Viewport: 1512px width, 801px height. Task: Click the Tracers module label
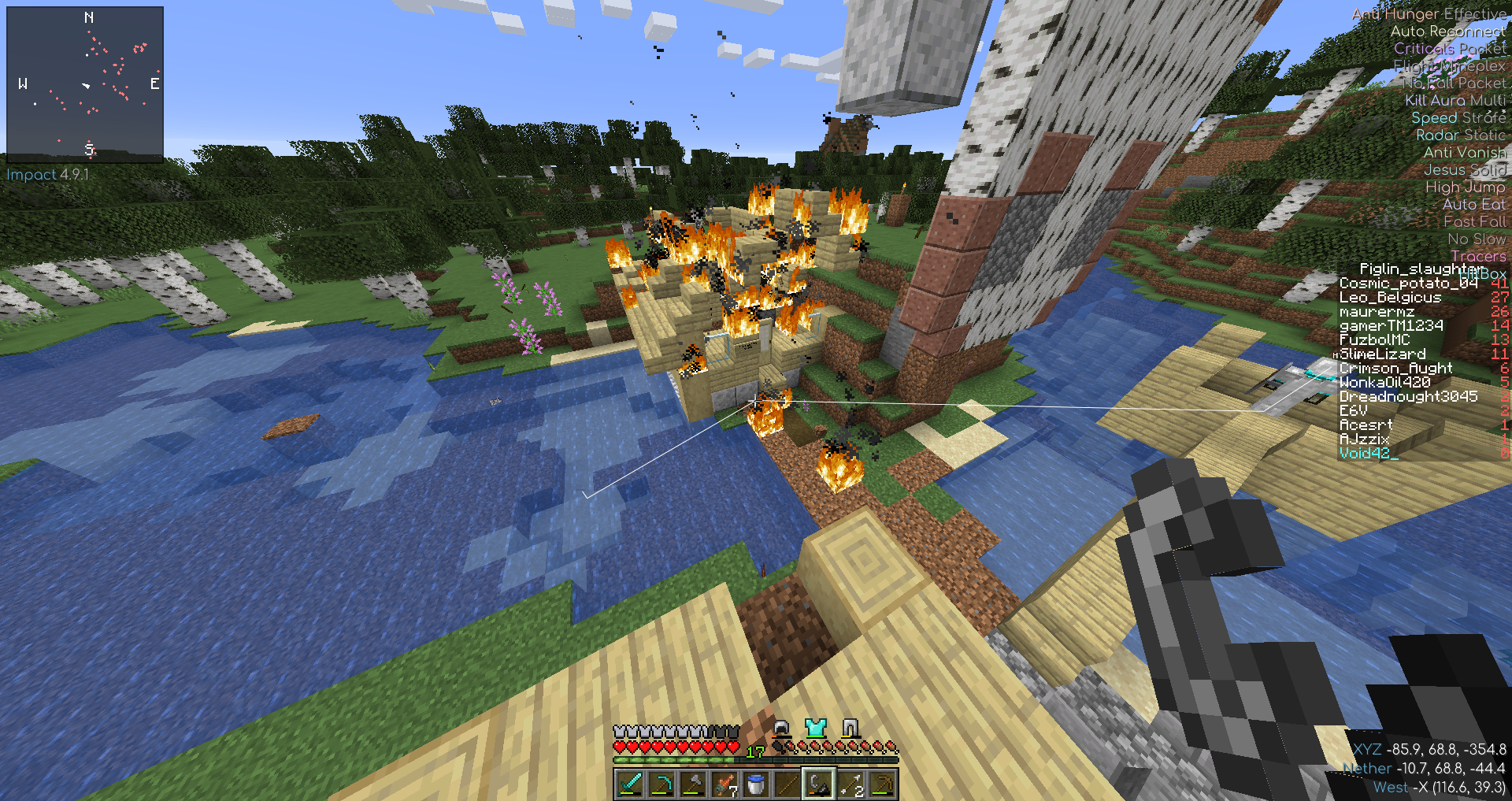tap(1477, 256)
